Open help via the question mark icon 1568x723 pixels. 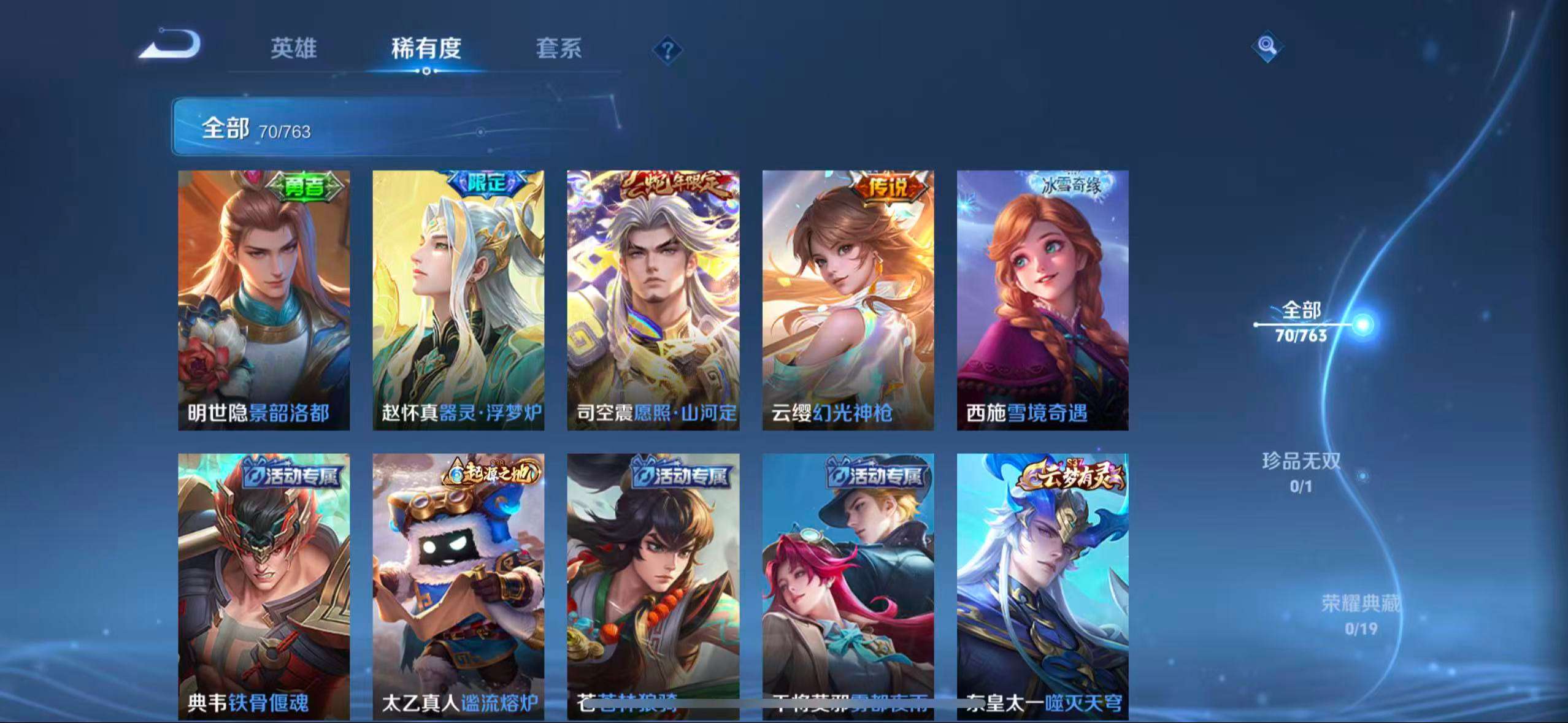[x=668, y=49]
